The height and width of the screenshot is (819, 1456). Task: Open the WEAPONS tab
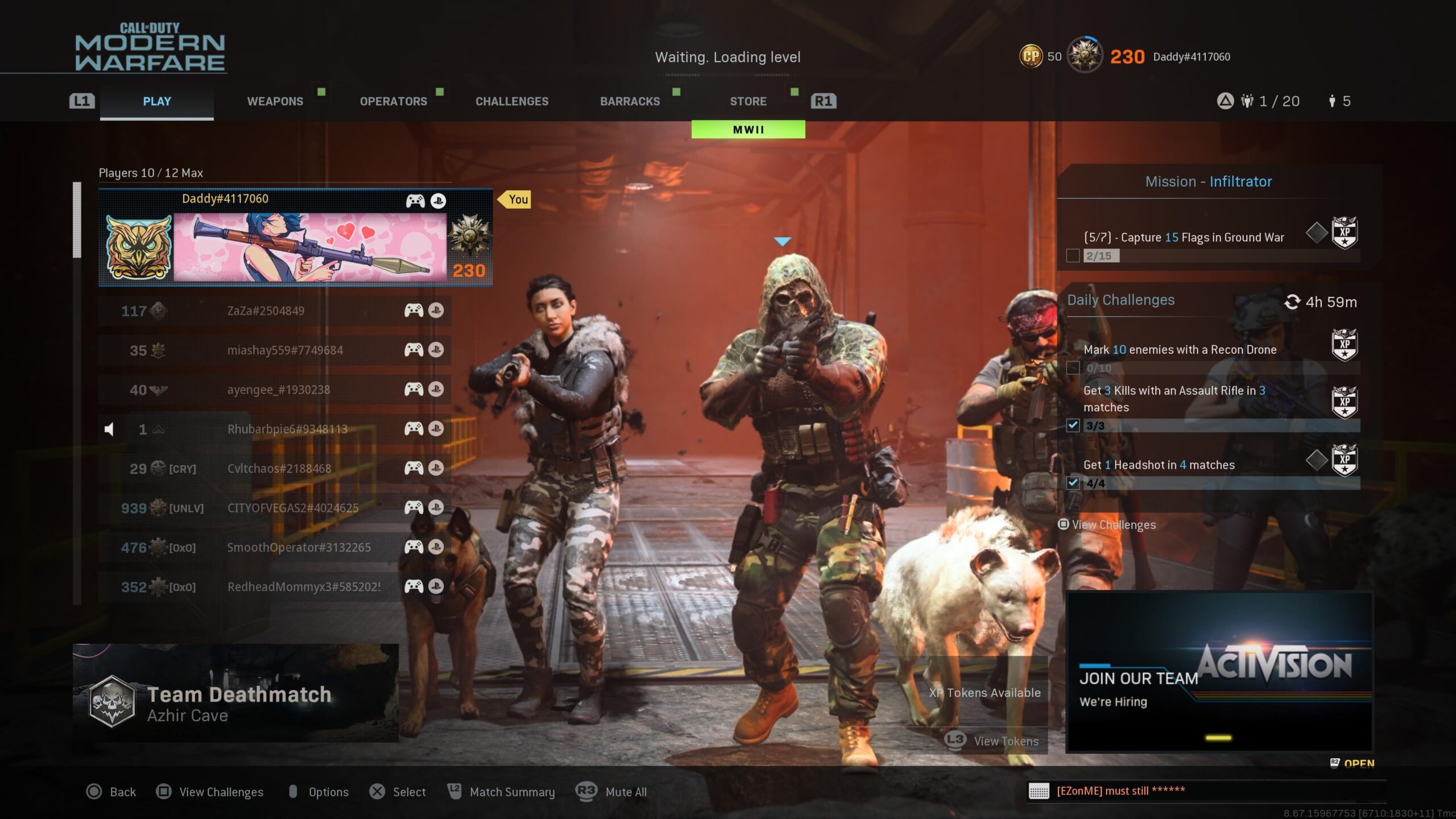coord(275,101)
